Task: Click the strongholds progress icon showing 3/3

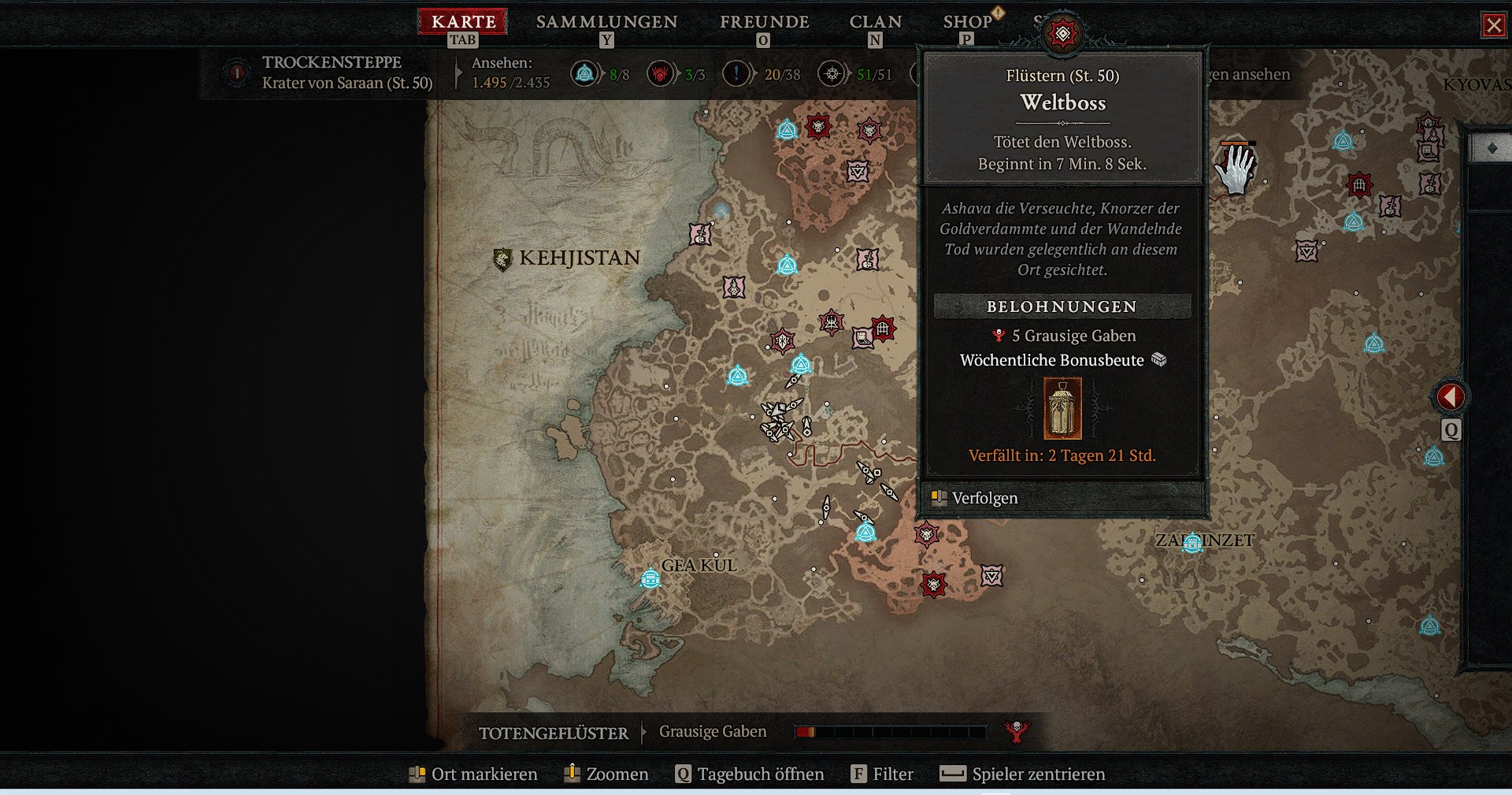Action: (x=660, y=74)
